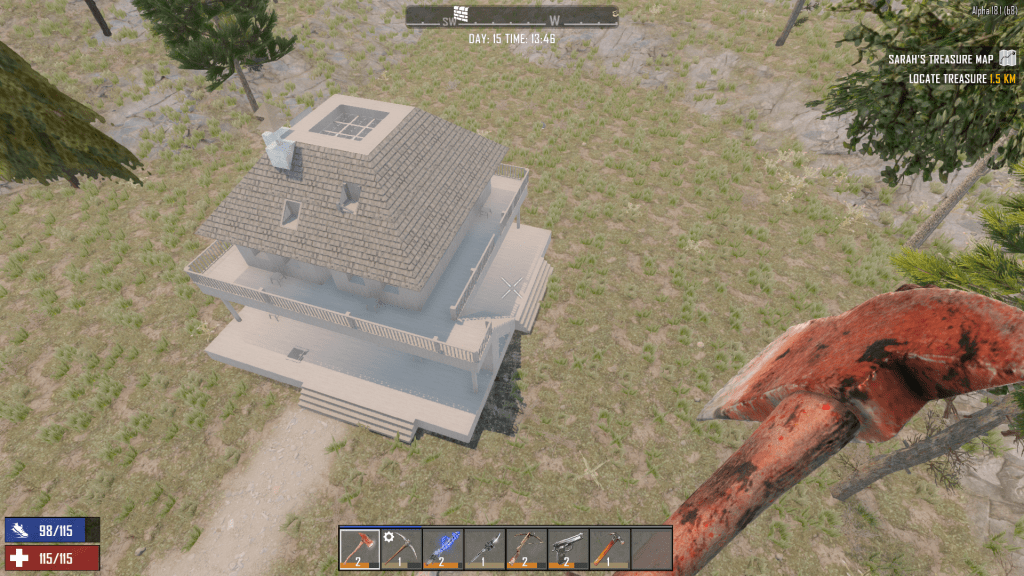Click the compass bar
The height and width of the screenshot is (576, 1024).
(511, 17)
